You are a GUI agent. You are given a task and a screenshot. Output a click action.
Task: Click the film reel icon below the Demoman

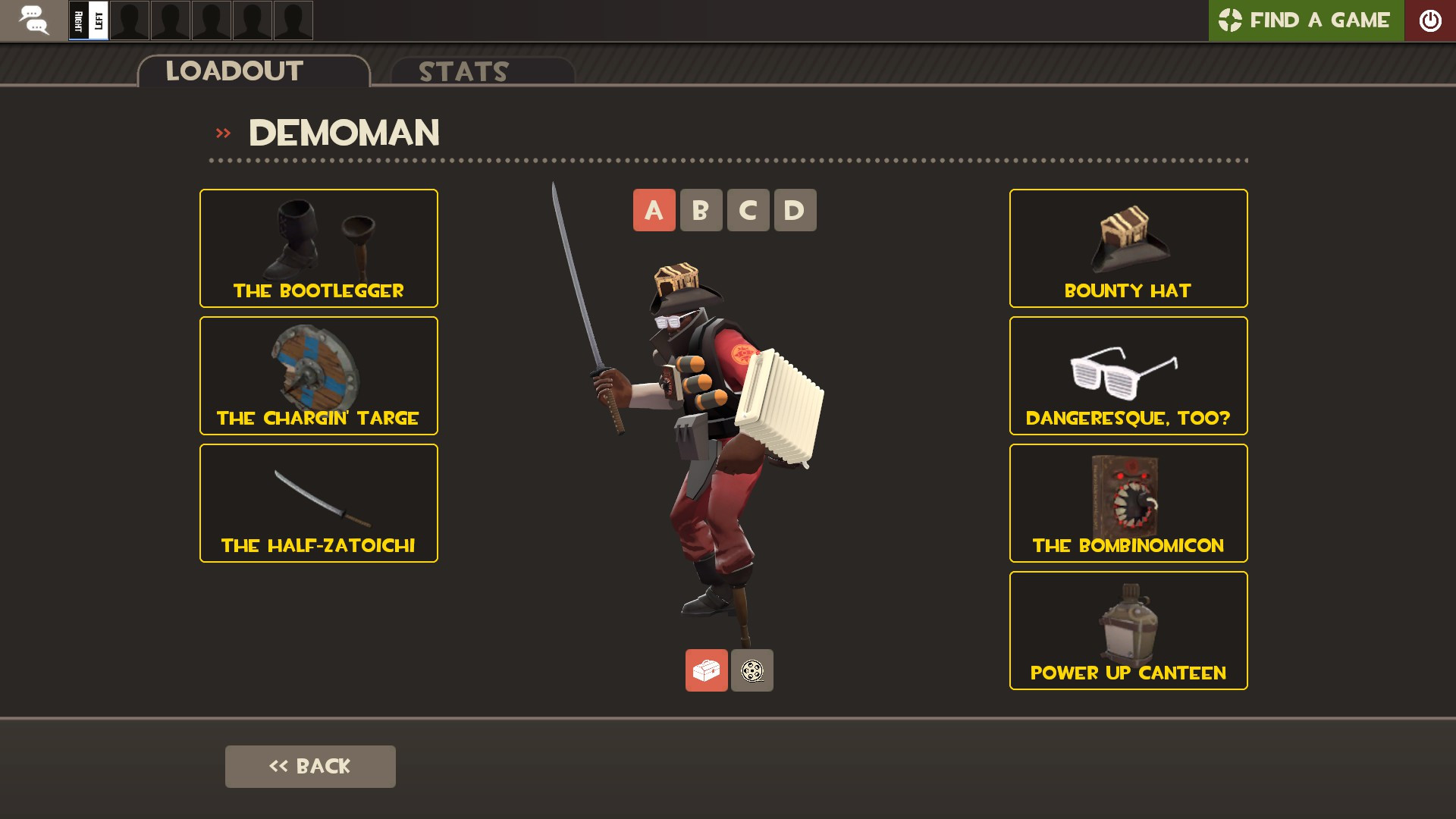(752, 670)
